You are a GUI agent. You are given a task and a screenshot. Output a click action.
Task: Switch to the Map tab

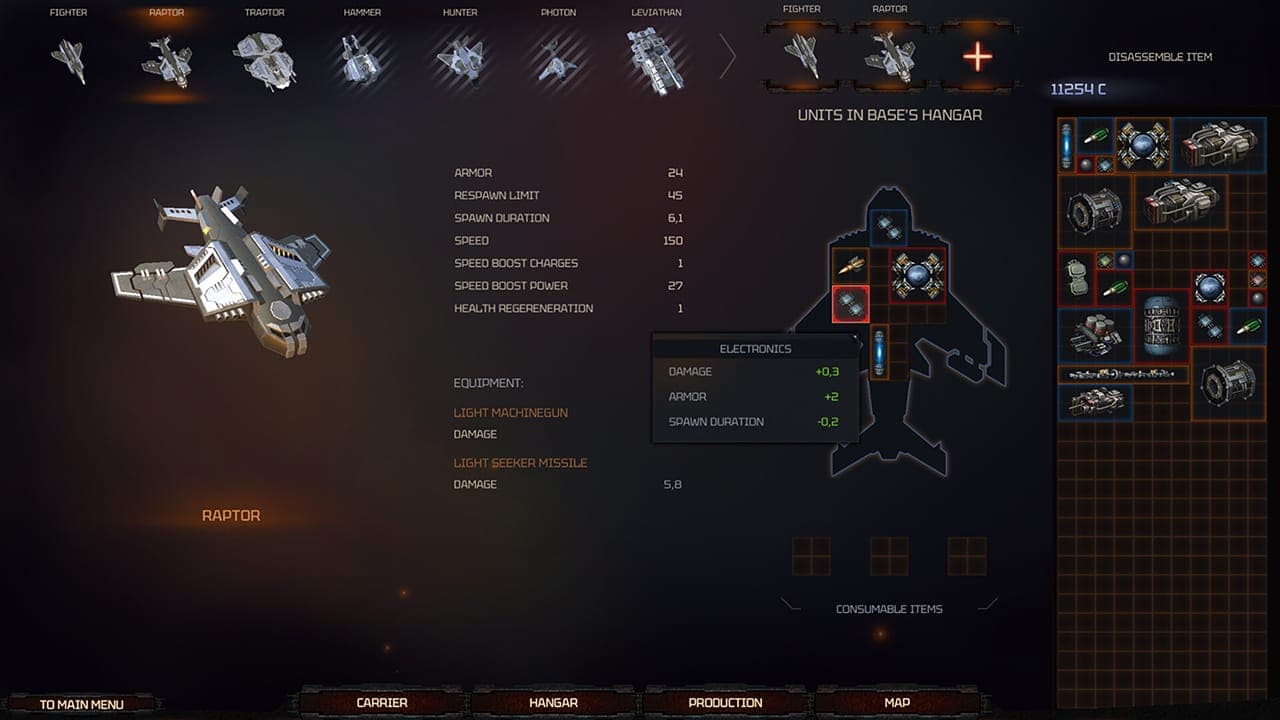click(x=893, y=702)
